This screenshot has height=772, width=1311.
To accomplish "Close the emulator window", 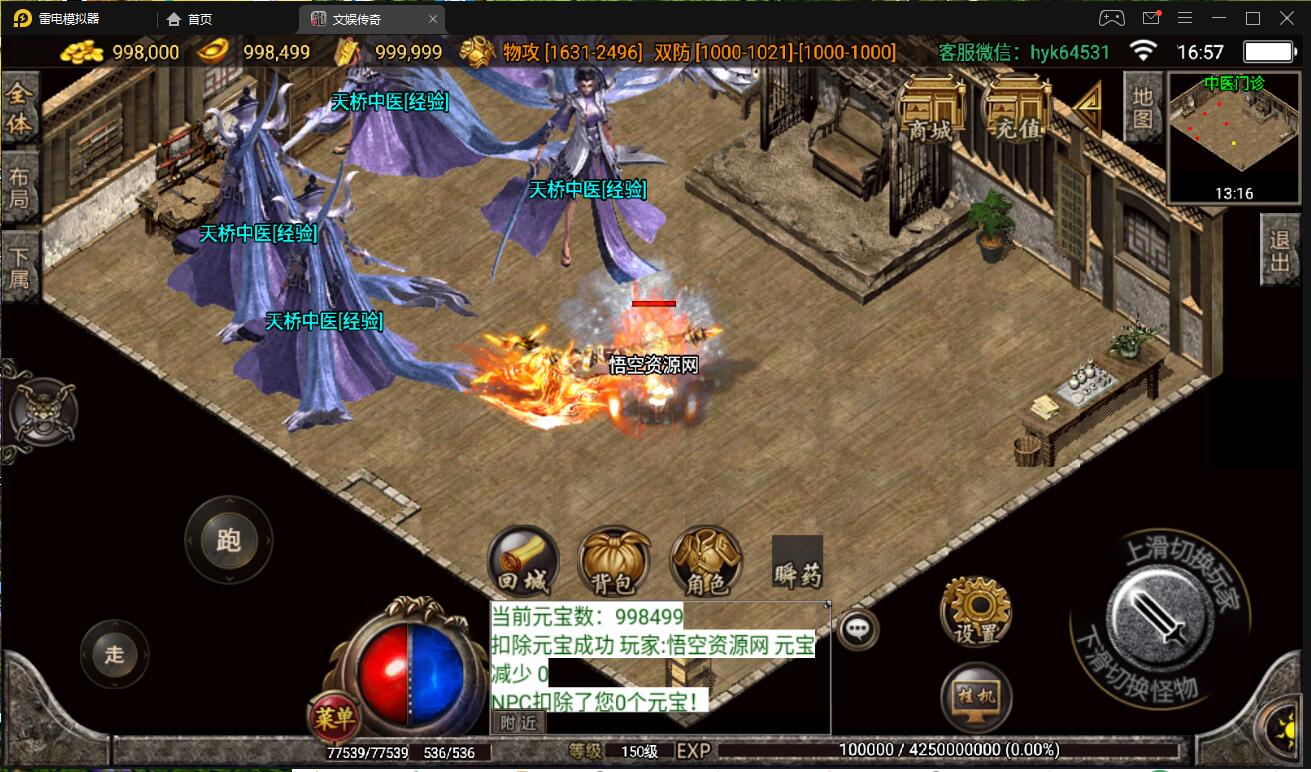I will coord(1287,18).
